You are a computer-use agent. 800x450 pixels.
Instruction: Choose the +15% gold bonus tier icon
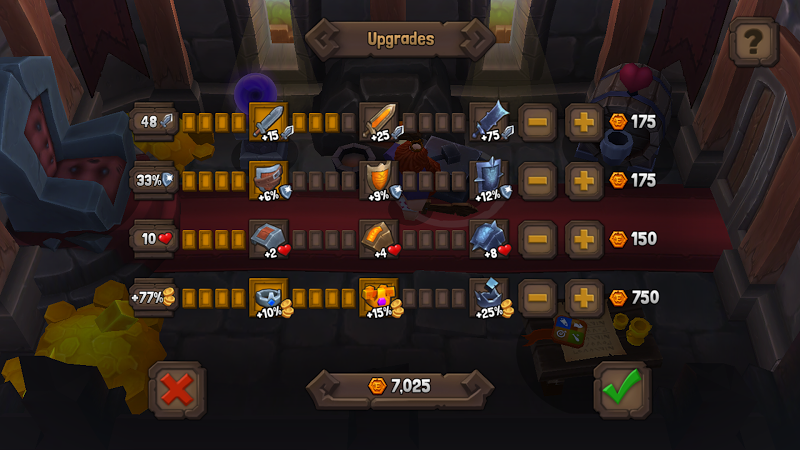(378, 297)
